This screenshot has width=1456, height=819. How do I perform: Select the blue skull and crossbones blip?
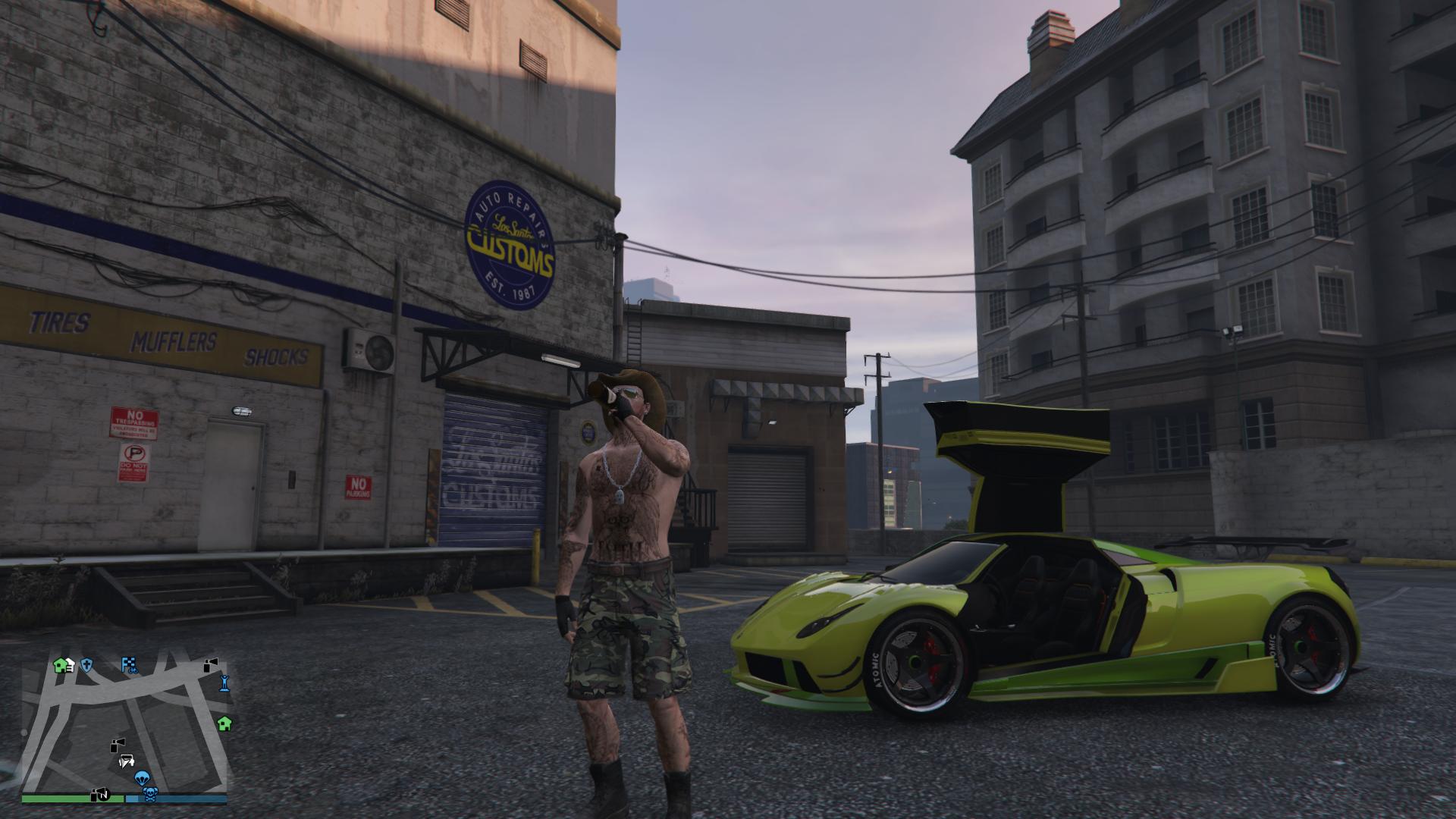pyautogui.click(x=150, y=794)
